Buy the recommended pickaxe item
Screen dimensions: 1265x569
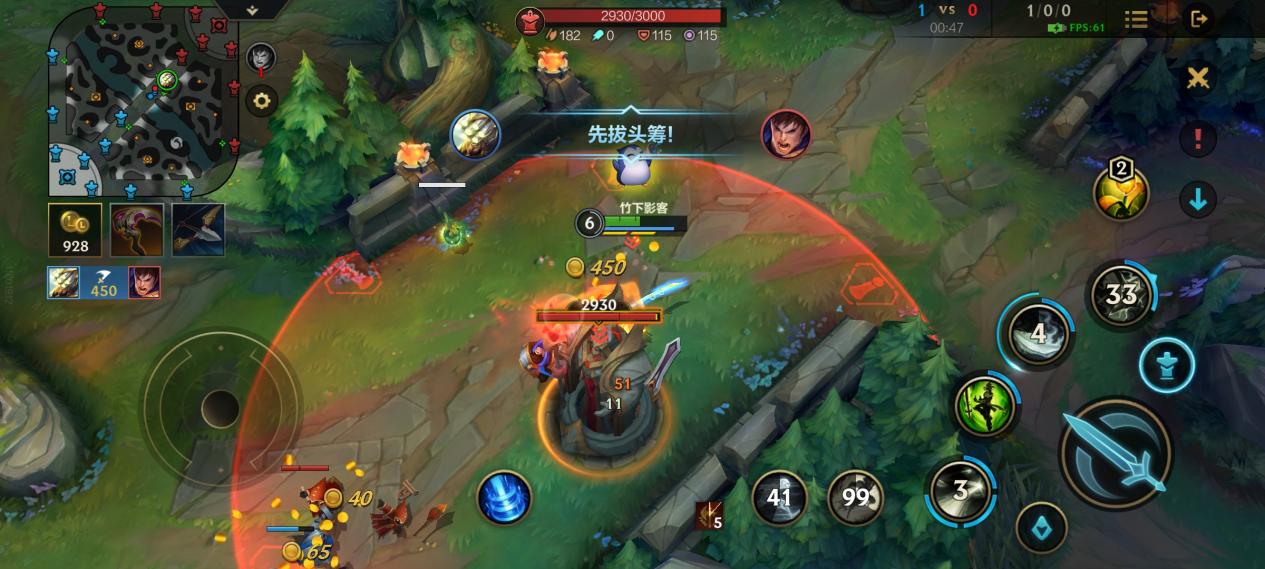198,230
